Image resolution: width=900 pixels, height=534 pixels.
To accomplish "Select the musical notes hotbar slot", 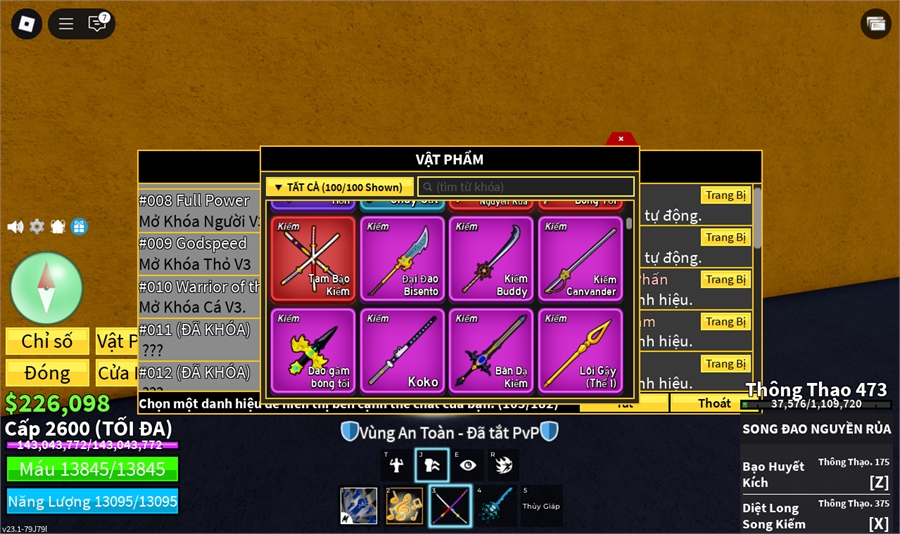I will pos(405,506).
